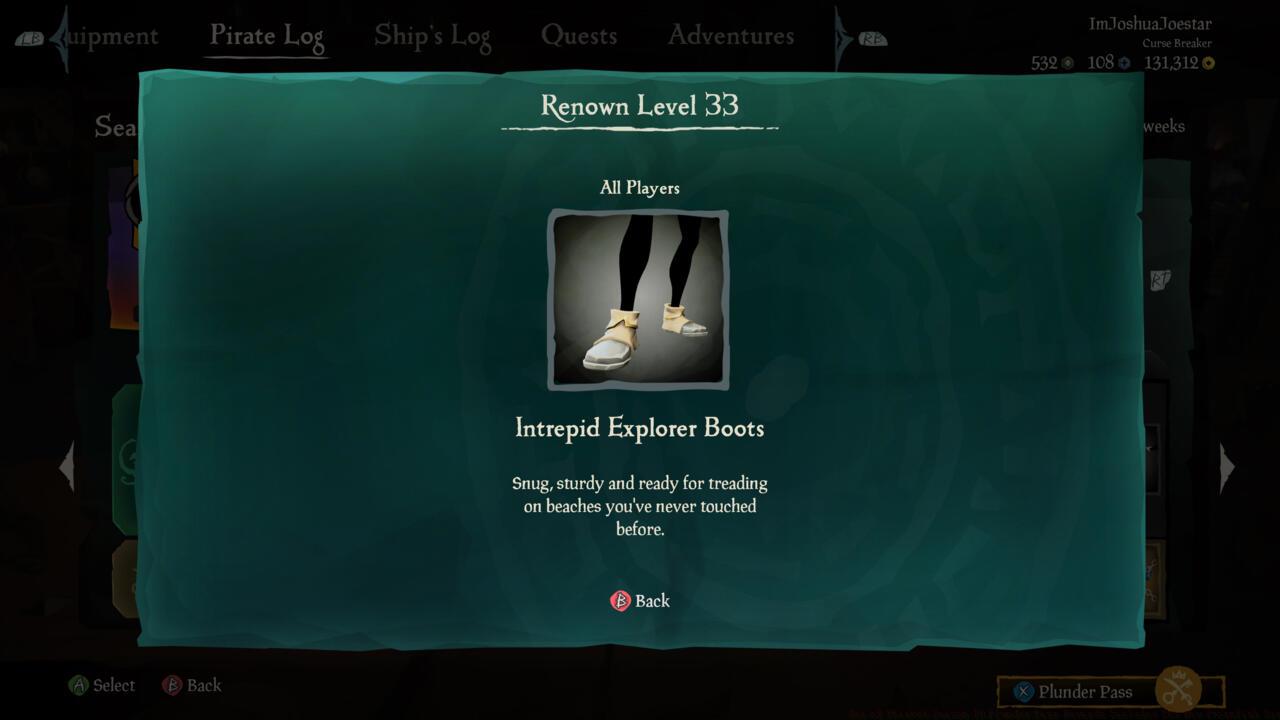Open the Quests tab
The height and width of the screenshot is (720, 1280).
(x=580, y=35)
